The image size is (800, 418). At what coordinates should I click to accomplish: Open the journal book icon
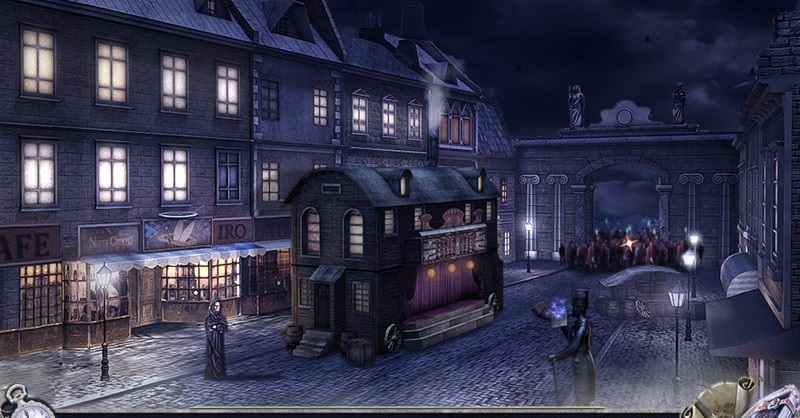775,403
